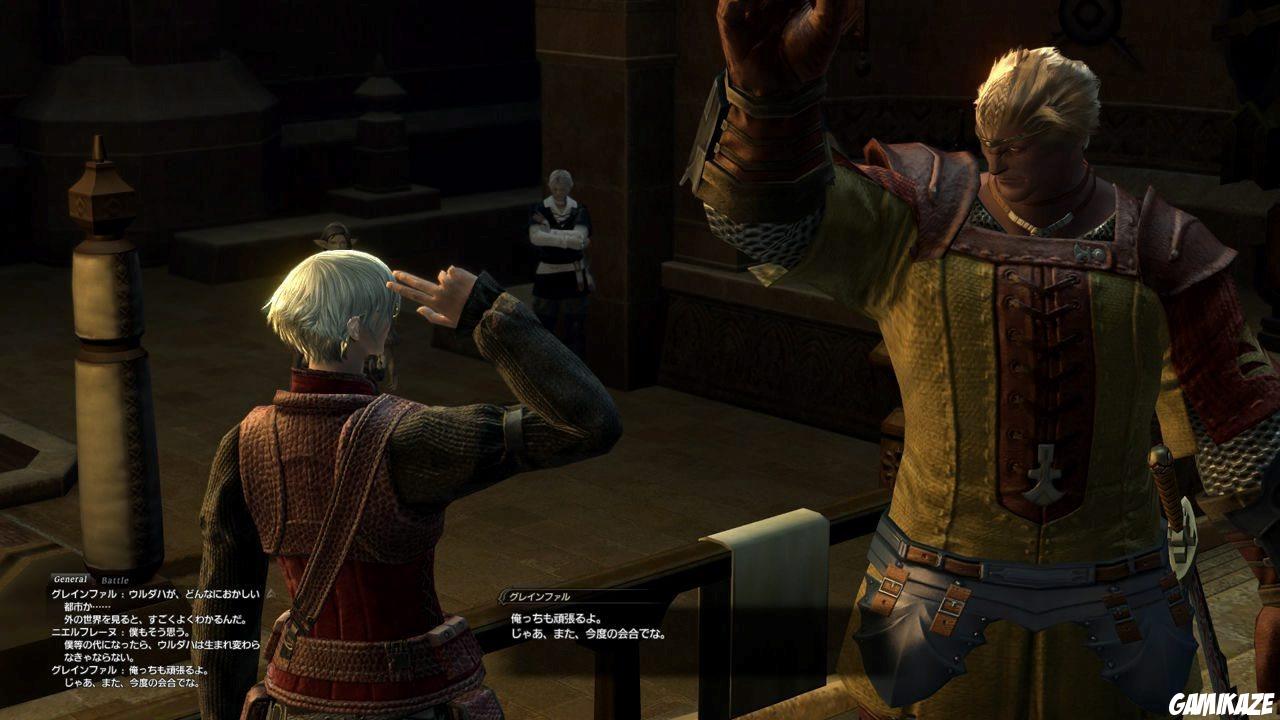Click the chat log scroll-up arrow
This screenshot has height=720, width=1280.
coord(268,592)
